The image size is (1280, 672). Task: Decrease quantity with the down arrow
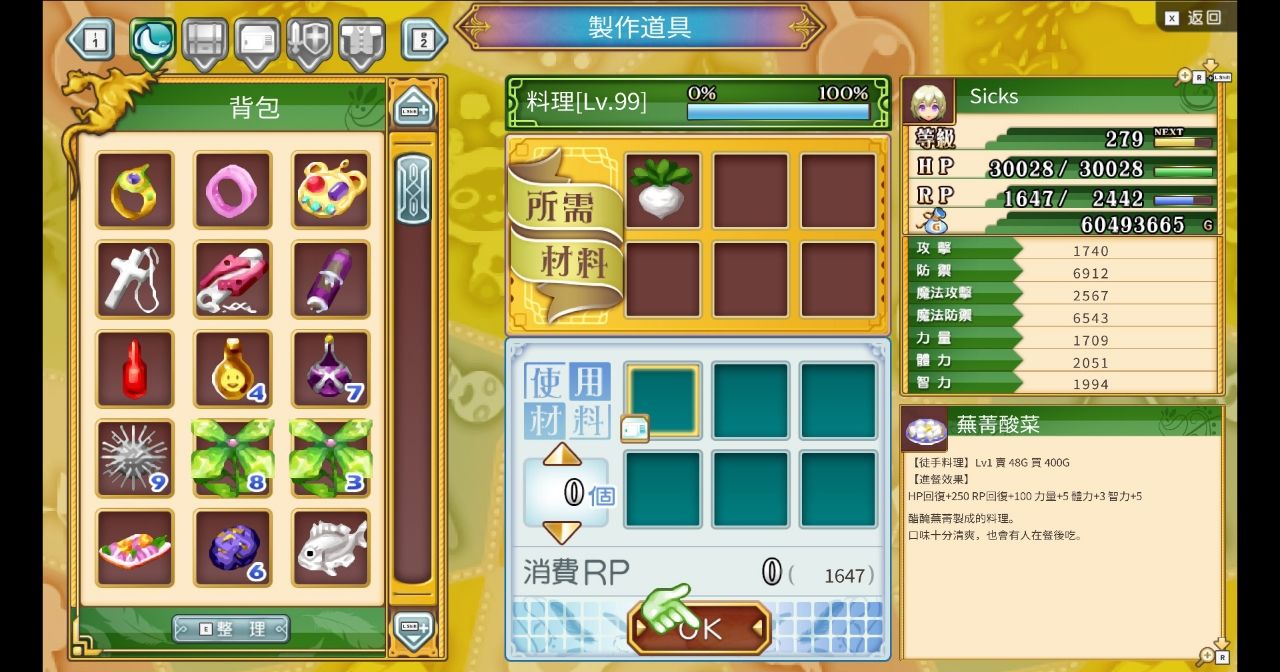coord(562,532)
